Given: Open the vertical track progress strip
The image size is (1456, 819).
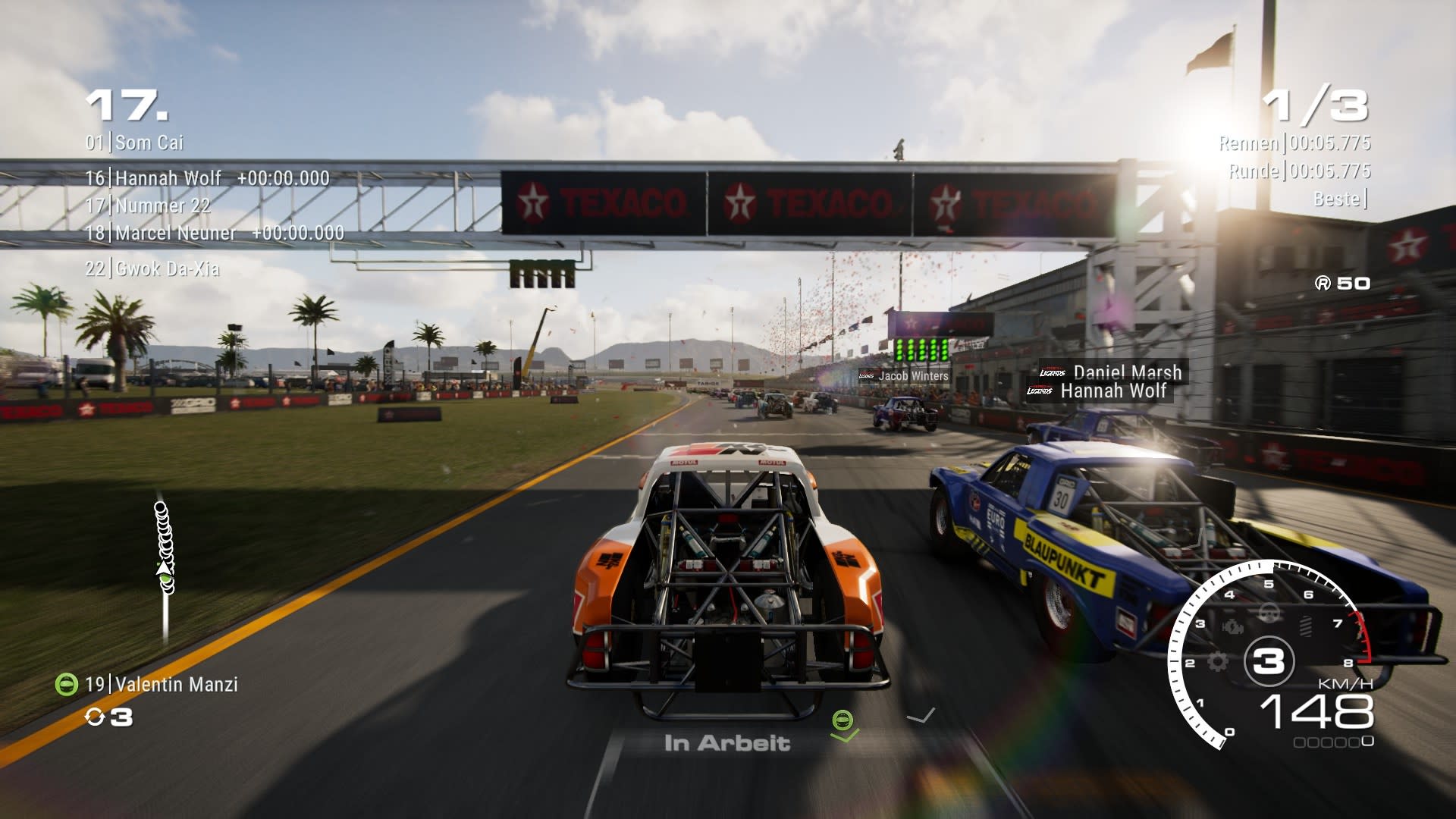Looking at the screenshot, I should pyautogui.click(x=165, y=570).
